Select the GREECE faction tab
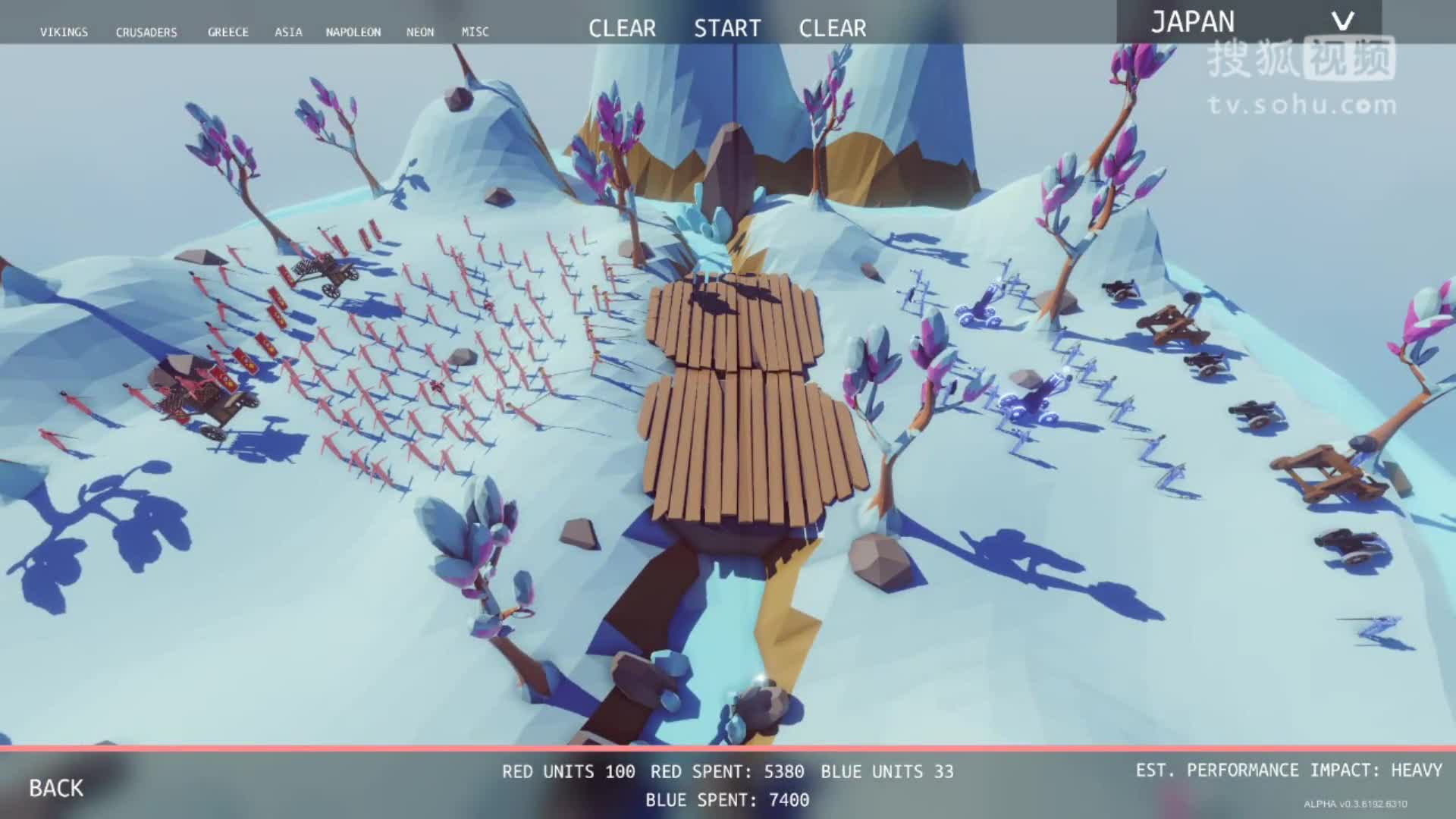This screenshot has height=819, width=1456. (228, 32)
